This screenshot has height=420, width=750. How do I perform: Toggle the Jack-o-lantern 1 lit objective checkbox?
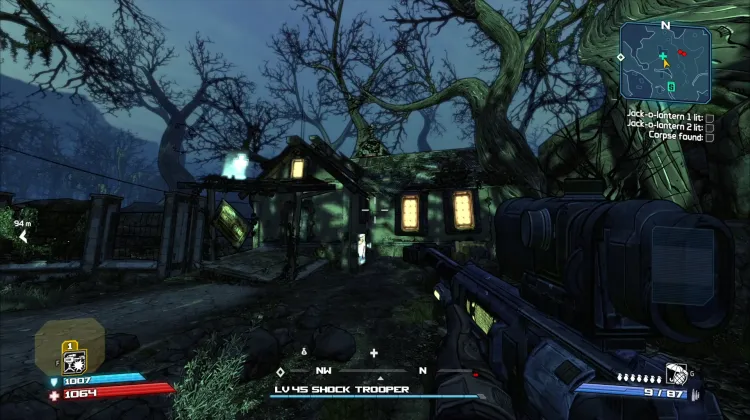(709, 117)
